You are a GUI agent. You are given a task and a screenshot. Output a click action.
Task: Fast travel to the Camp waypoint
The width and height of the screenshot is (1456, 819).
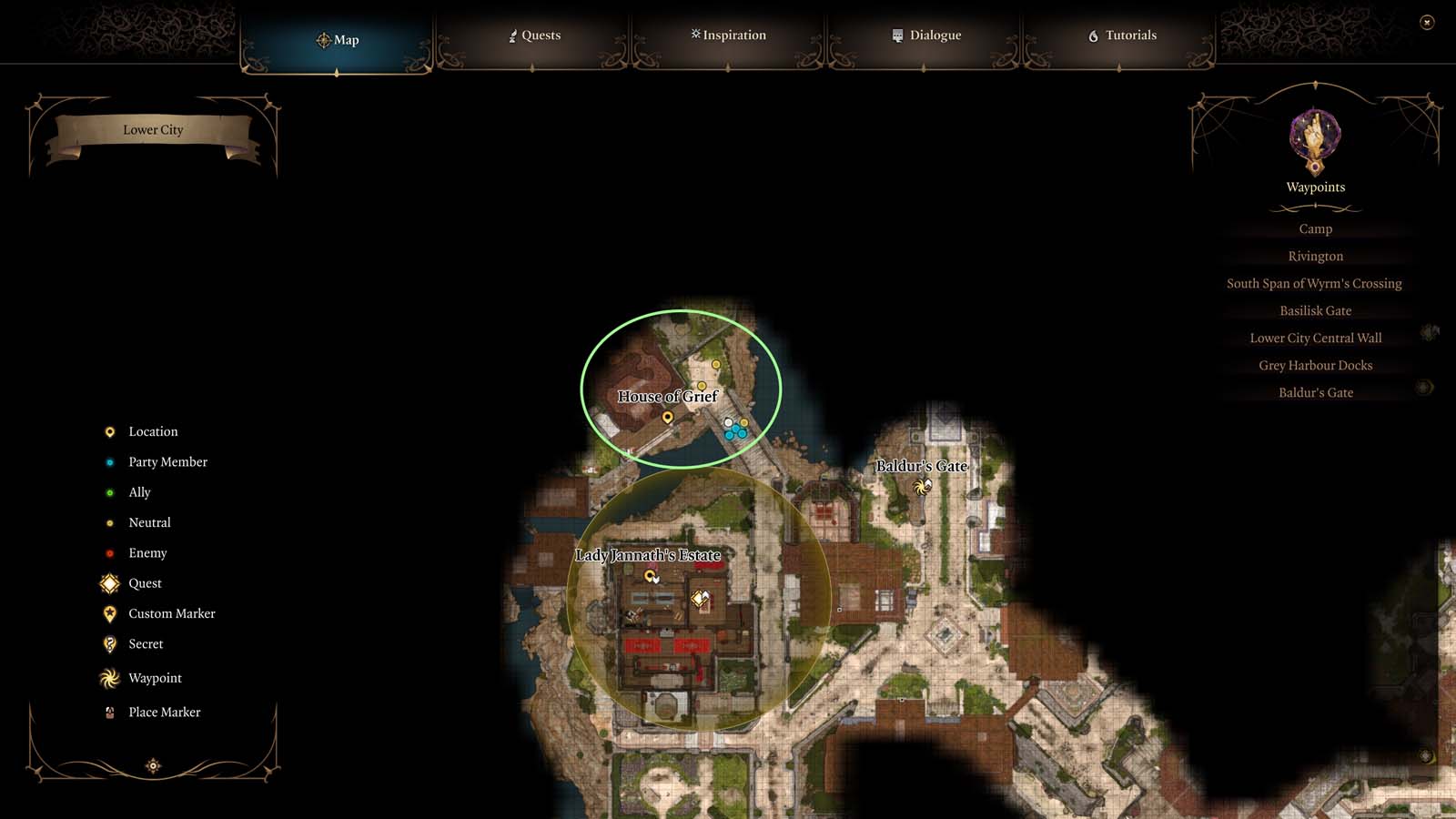click(1315, 228)
